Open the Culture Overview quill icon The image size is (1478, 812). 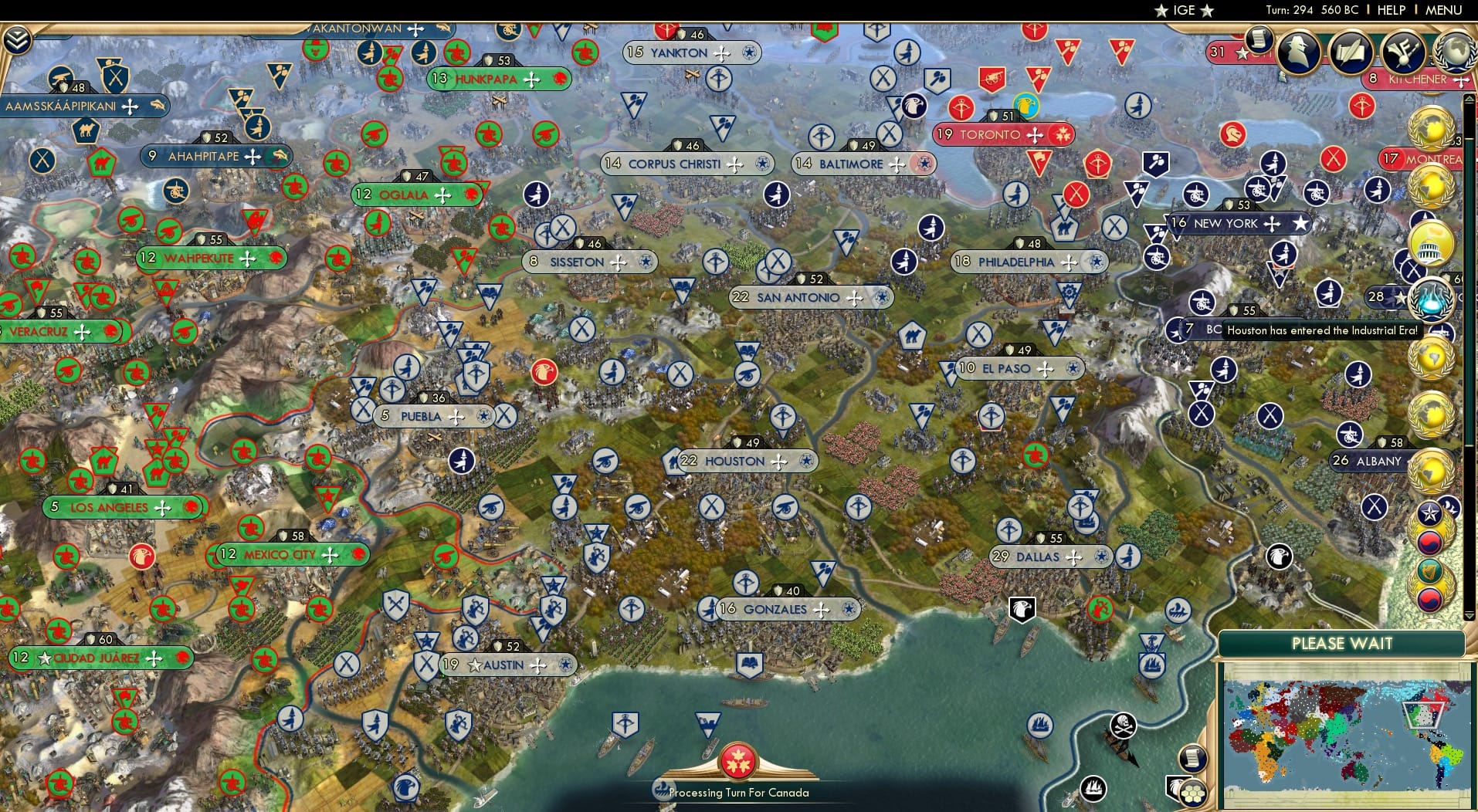click(x=1351, y=52)
